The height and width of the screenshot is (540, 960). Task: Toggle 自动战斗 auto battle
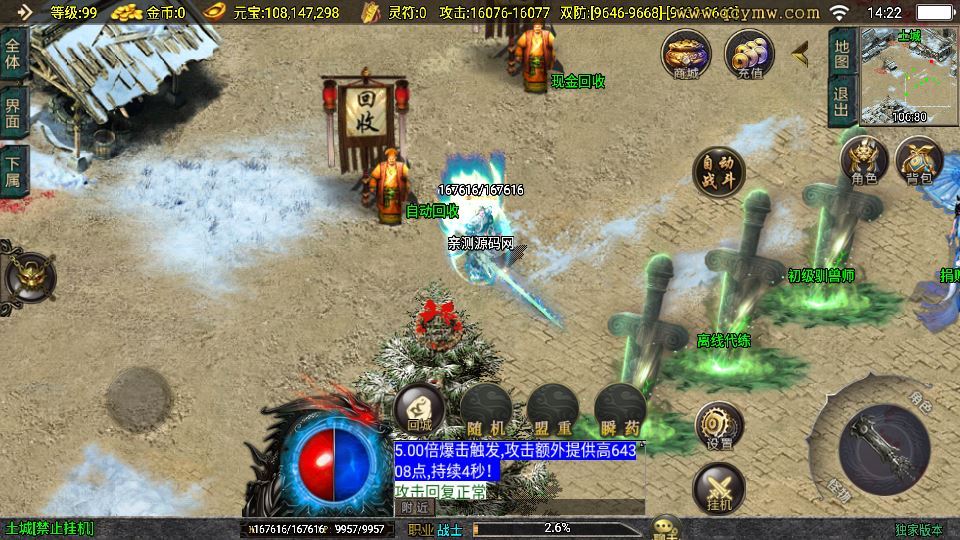(x=718, y=172)
